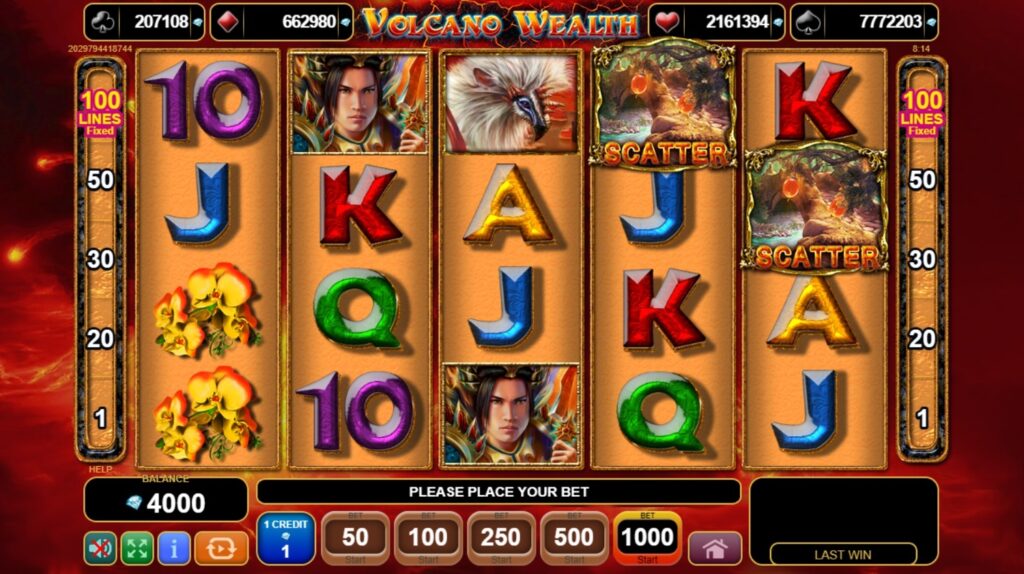The width and height of the screenshot is (1024, 574).
Task: Open the hearts jackpot counter
Action: (x=715, y=21)
